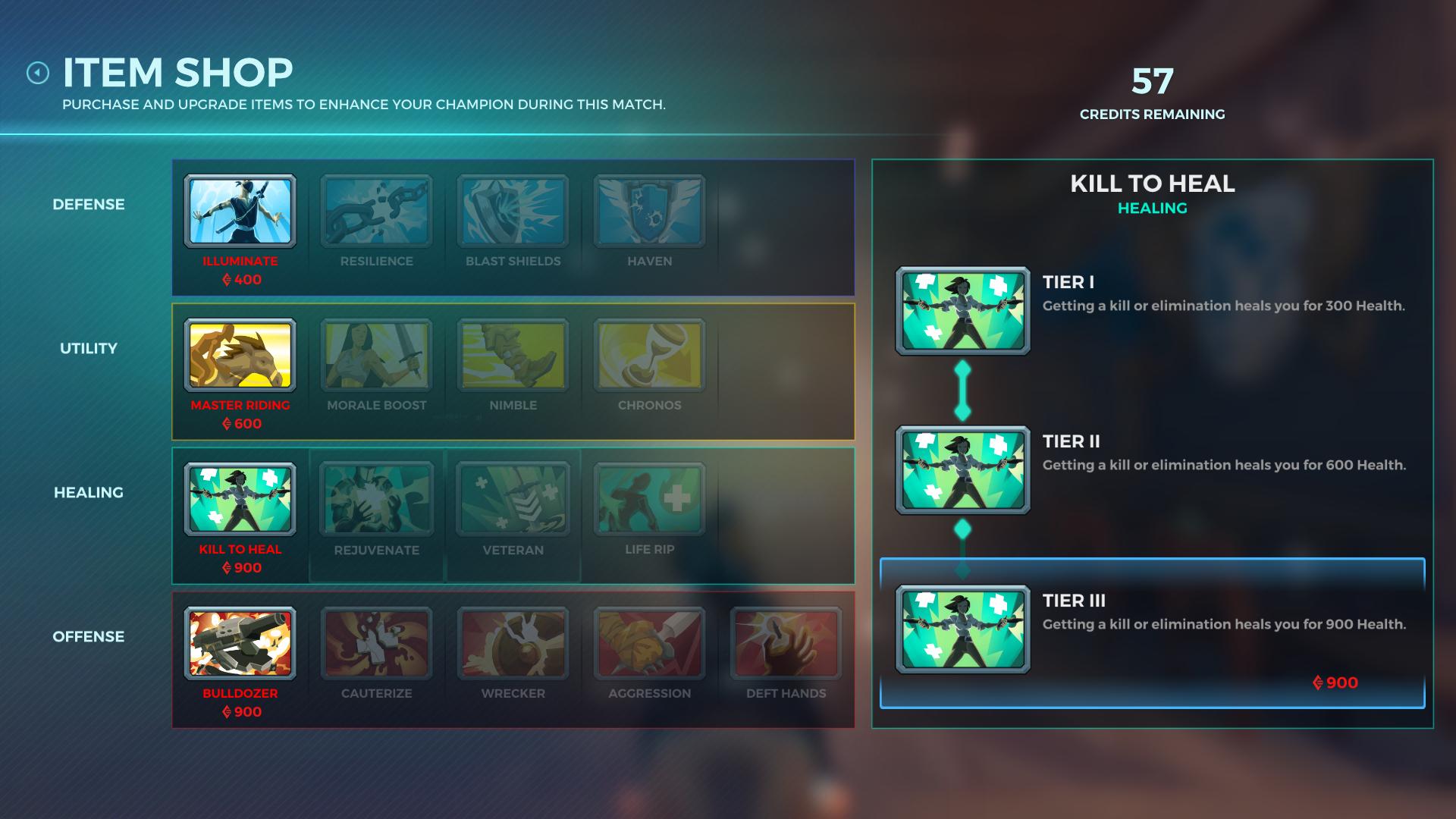Screen dimensions: 1456x819
Task: Choose the Resilience item
Action: [x=376, y=212]
